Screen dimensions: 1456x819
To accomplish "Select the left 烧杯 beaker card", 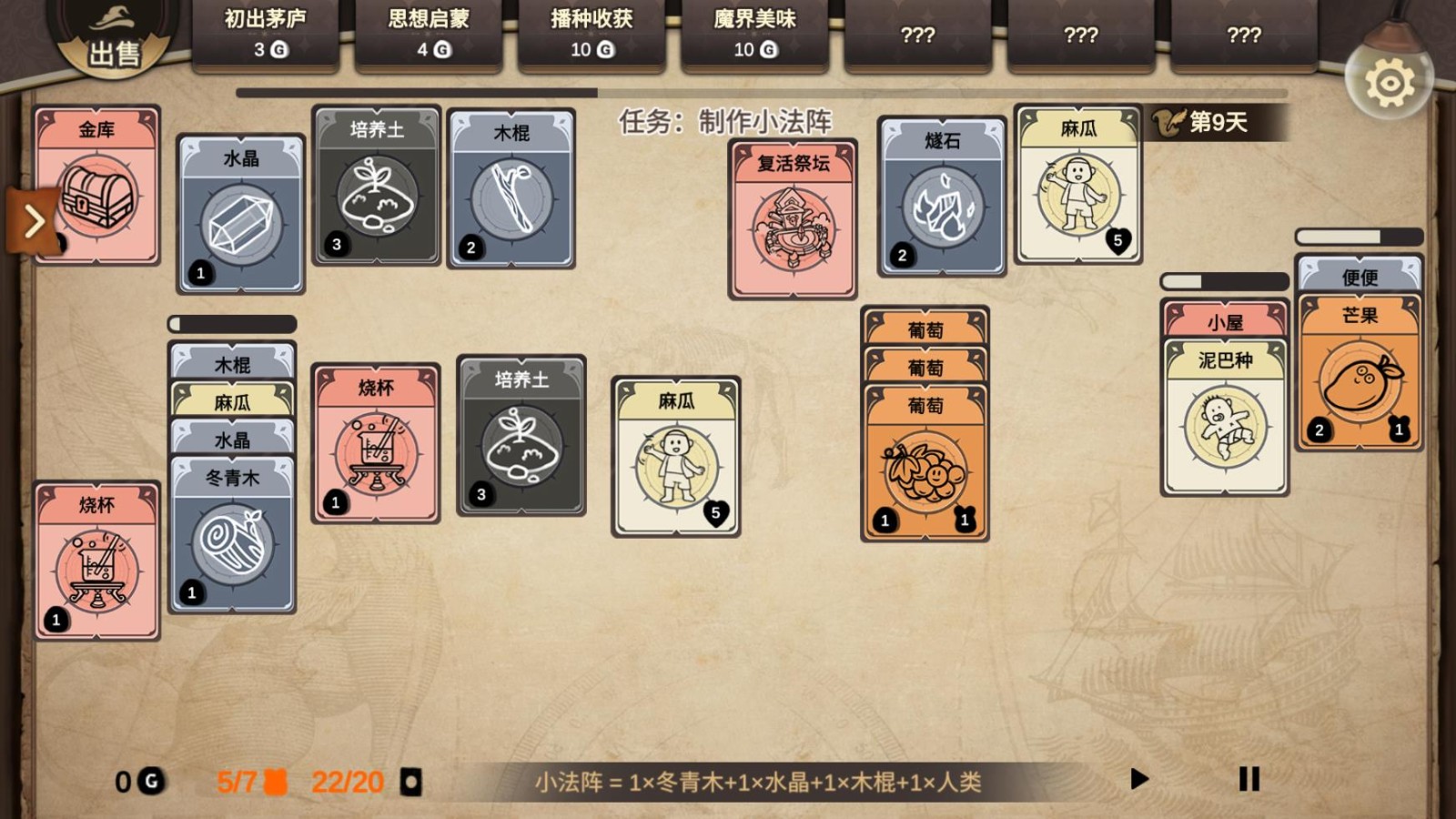I will [x=96, y=560].
